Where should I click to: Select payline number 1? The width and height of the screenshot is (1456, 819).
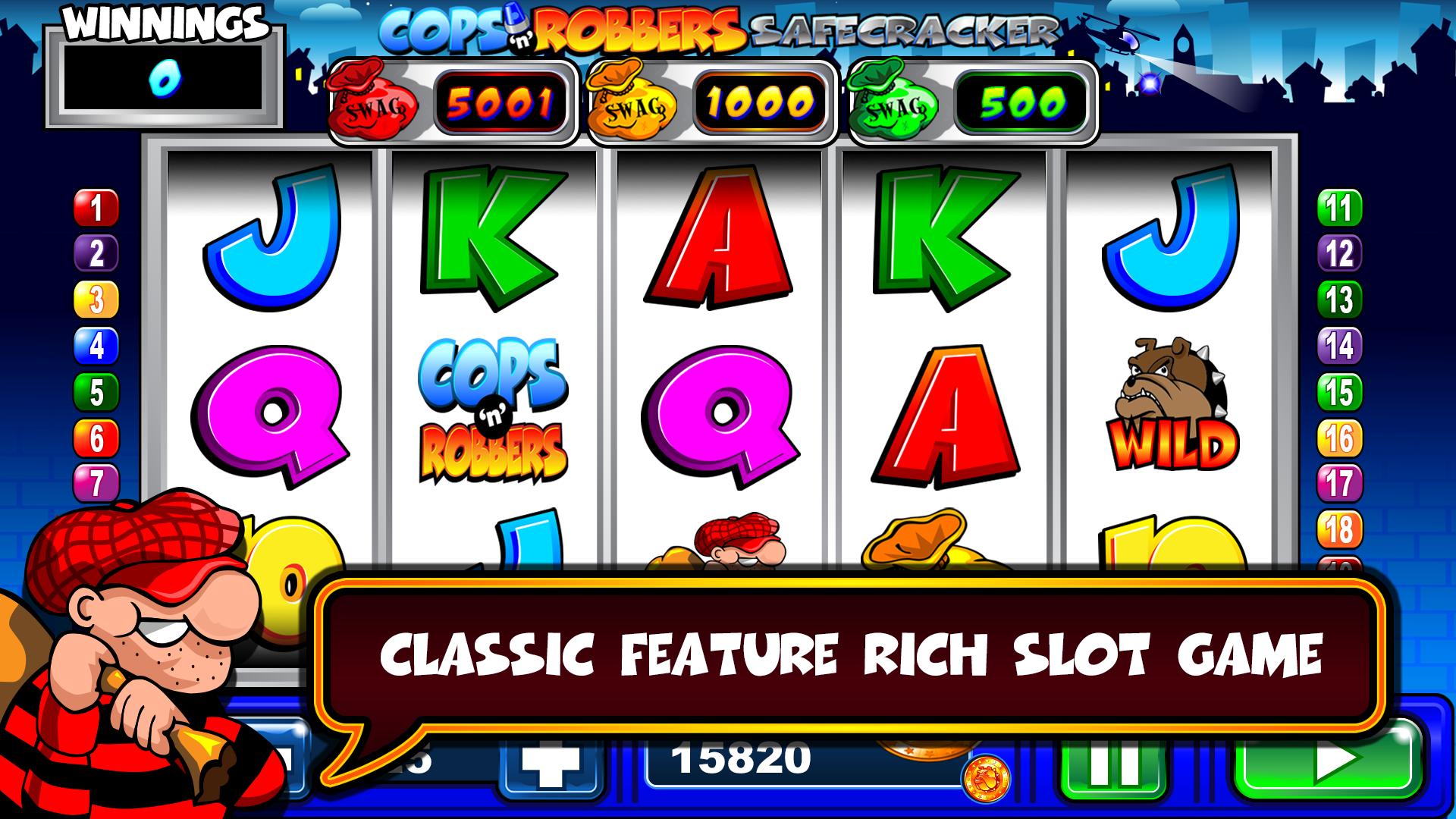tap(96, 208)
